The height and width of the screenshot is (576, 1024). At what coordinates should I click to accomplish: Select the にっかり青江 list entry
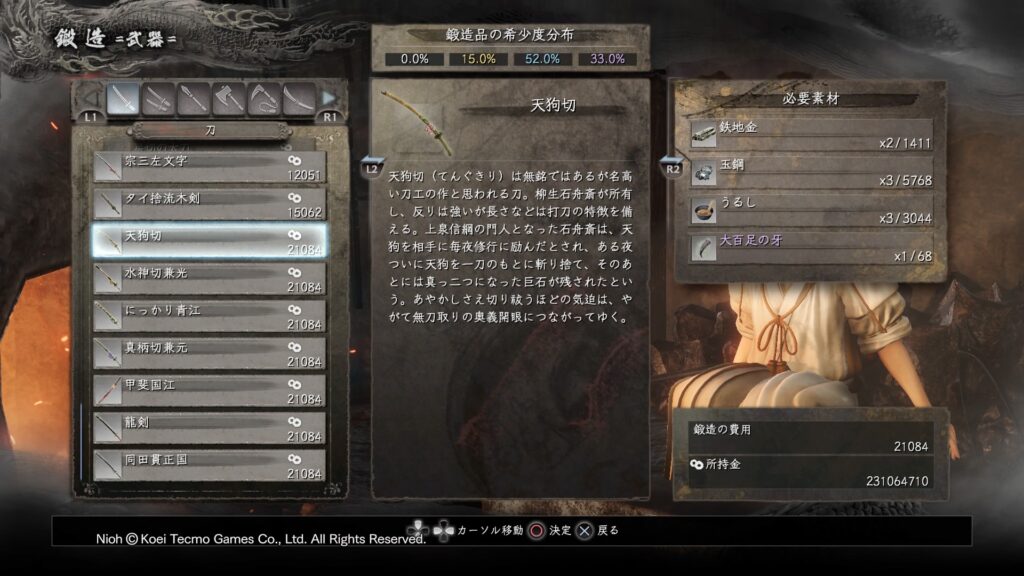[x=209, y=316]
